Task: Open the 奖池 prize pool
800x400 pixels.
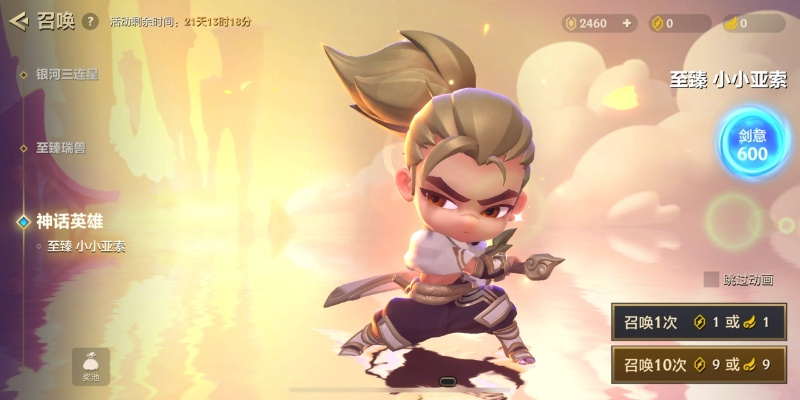Action: point(91,366)
